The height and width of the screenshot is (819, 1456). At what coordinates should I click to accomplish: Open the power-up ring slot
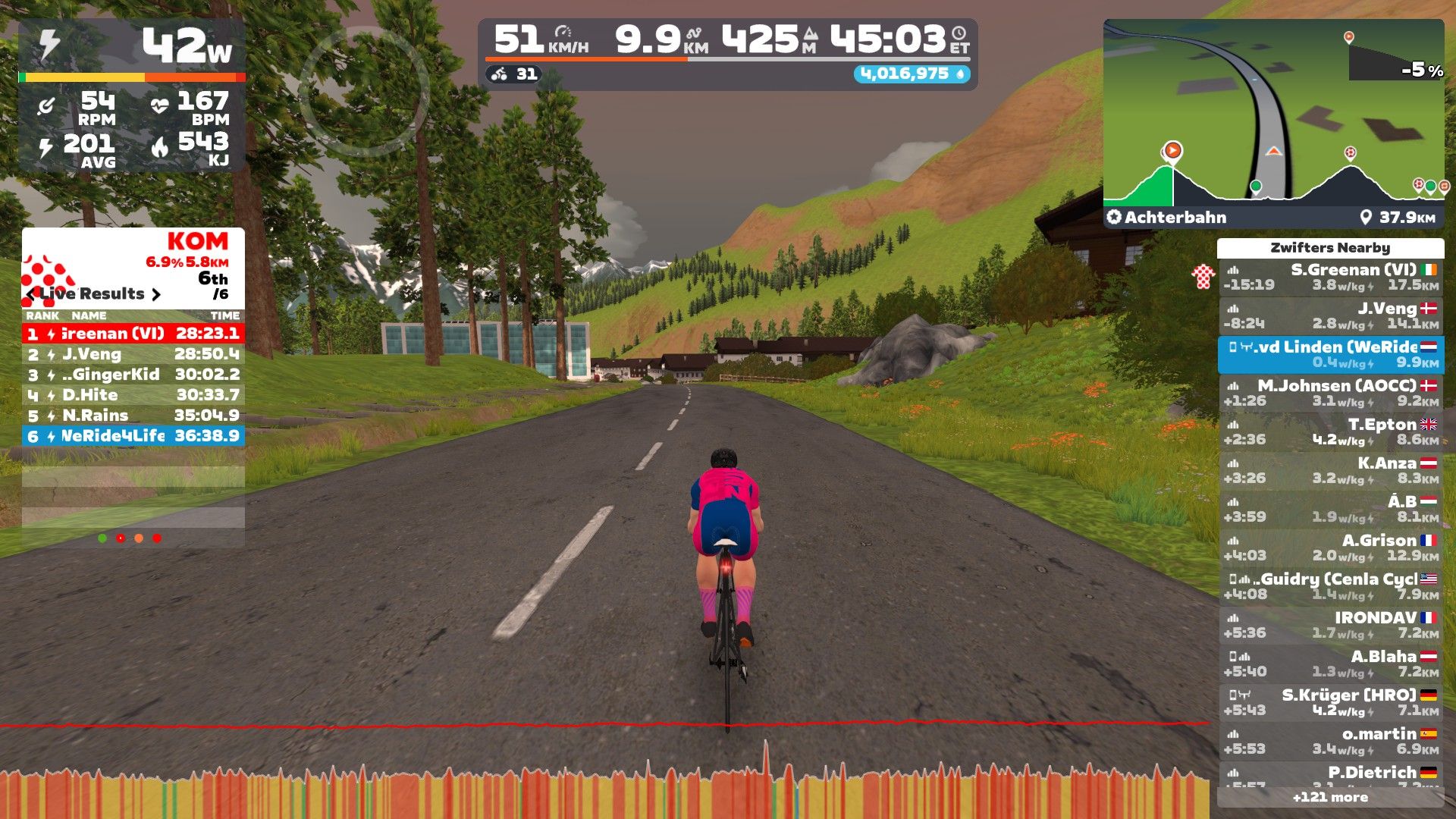[x=363, y=92]
